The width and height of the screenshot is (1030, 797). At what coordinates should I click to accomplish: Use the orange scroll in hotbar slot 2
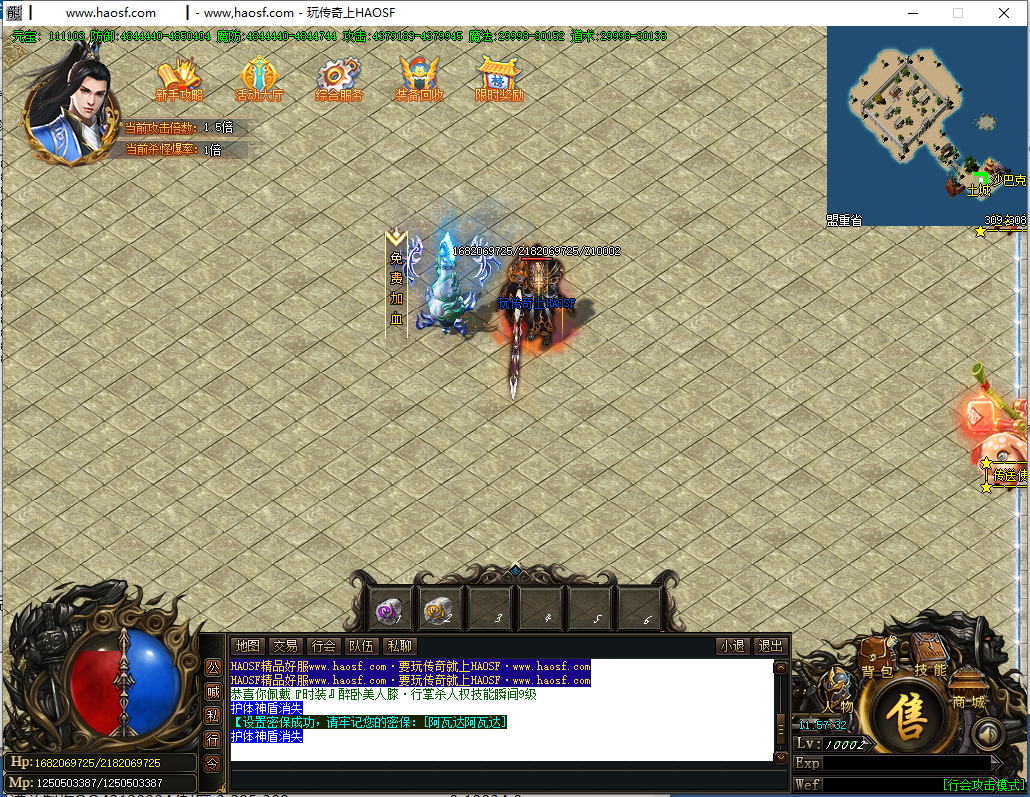coord(437,610)
